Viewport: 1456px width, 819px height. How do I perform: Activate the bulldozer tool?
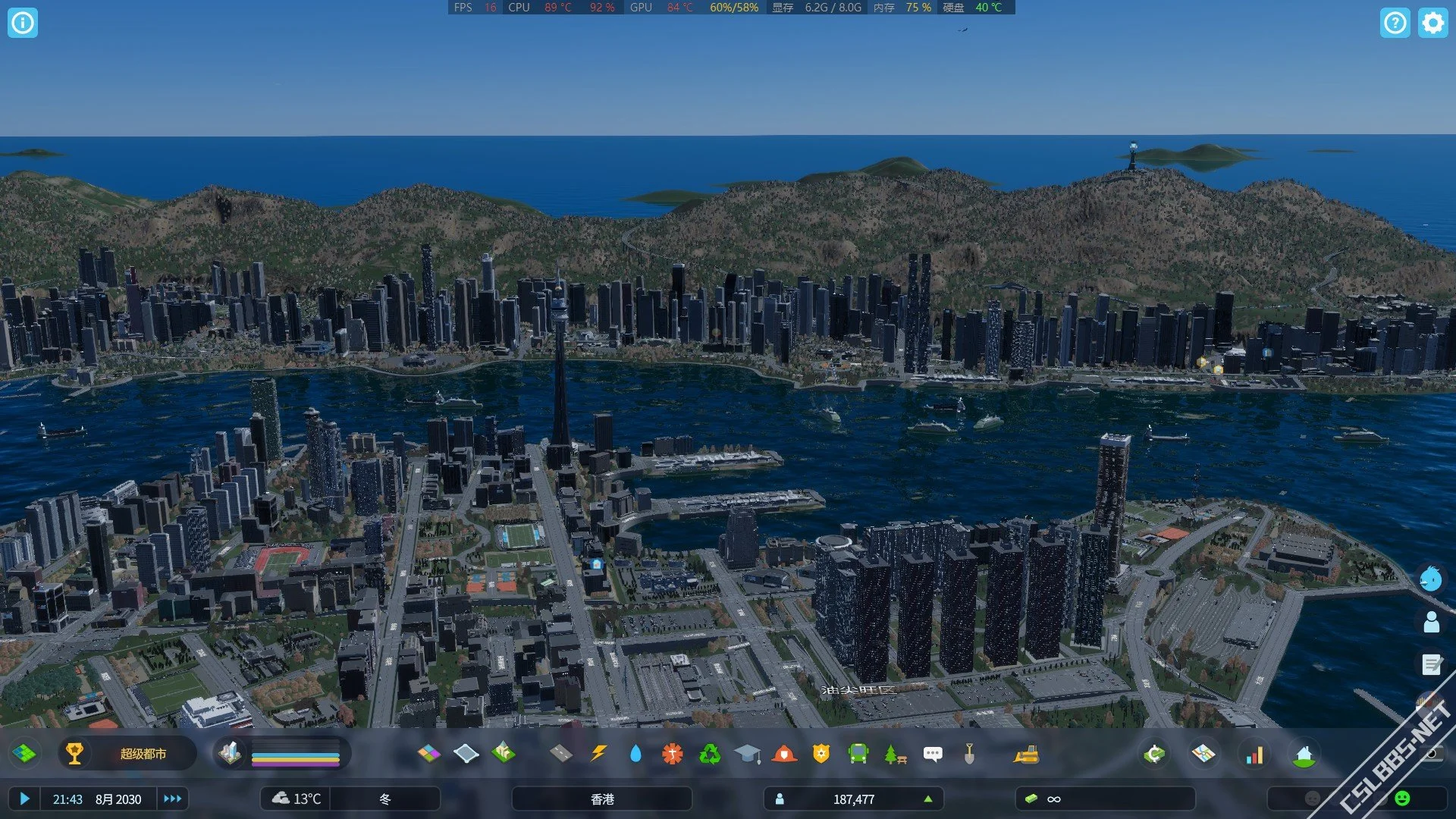point(1026,754)
